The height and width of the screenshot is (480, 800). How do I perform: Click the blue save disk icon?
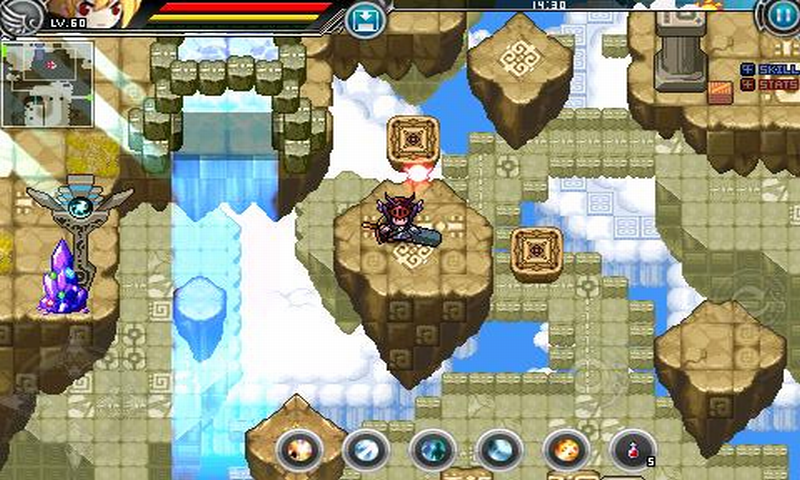coord(364,19)
